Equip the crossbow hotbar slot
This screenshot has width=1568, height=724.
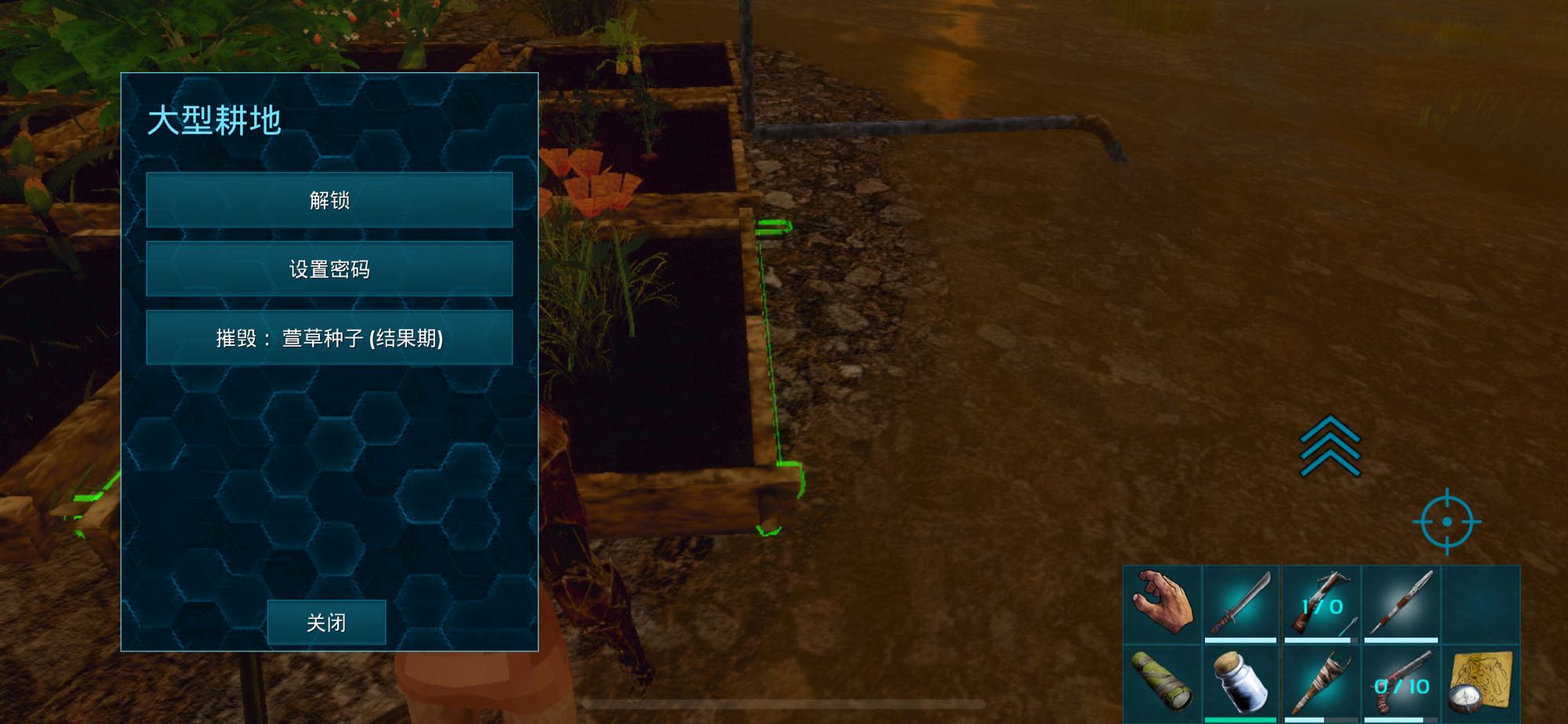[x=1321, y=603]
